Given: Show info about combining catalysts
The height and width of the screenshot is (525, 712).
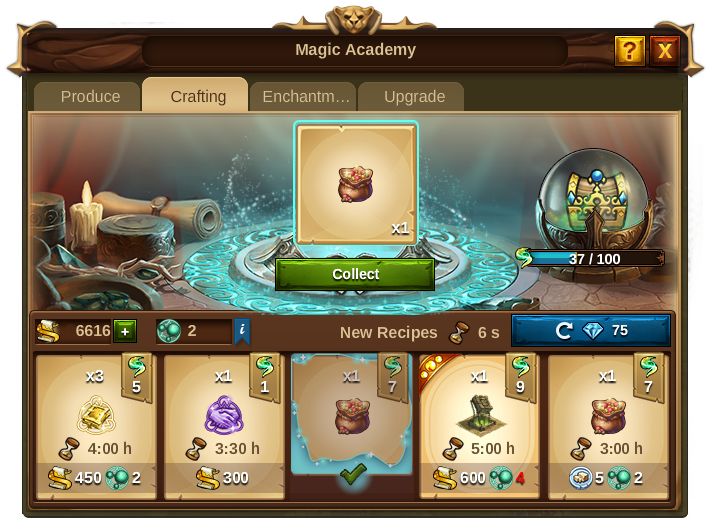Looking at the screenshot, I should point(241,331).
